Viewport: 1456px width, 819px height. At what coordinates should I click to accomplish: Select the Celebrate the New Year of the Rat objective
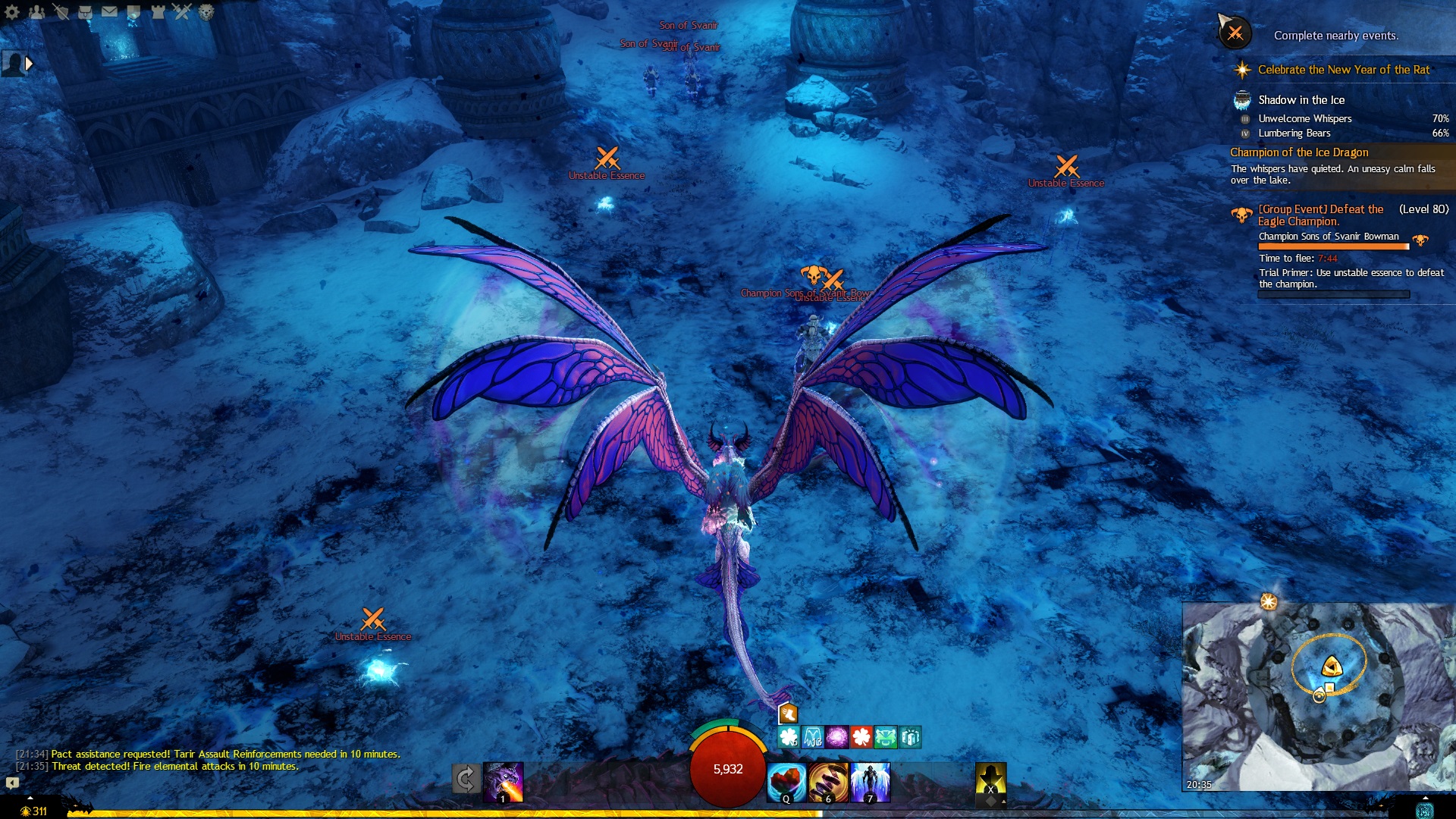(1343, 70)
